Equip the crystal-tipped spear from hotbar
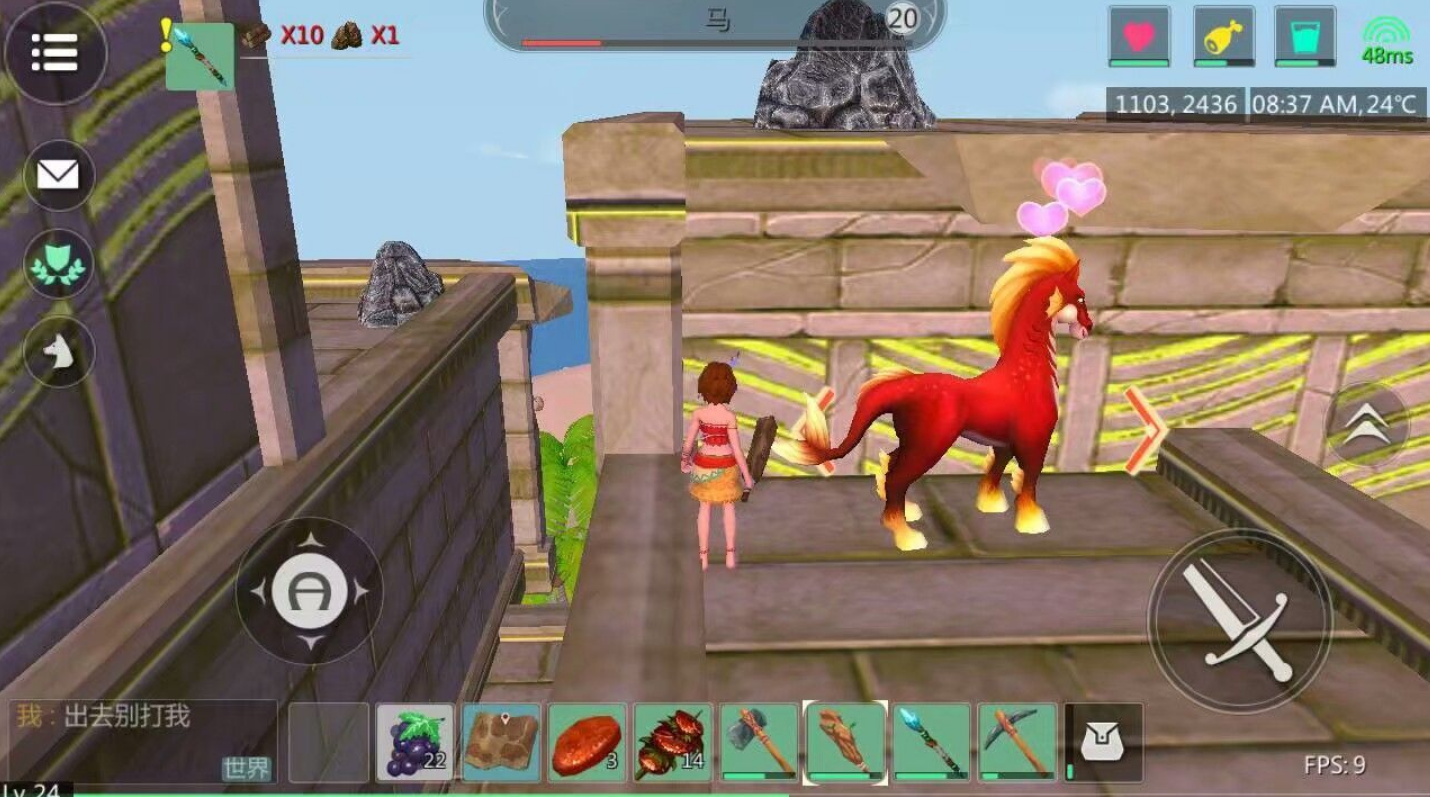Viewport: 1430px width, 797px height. (931, 742)
